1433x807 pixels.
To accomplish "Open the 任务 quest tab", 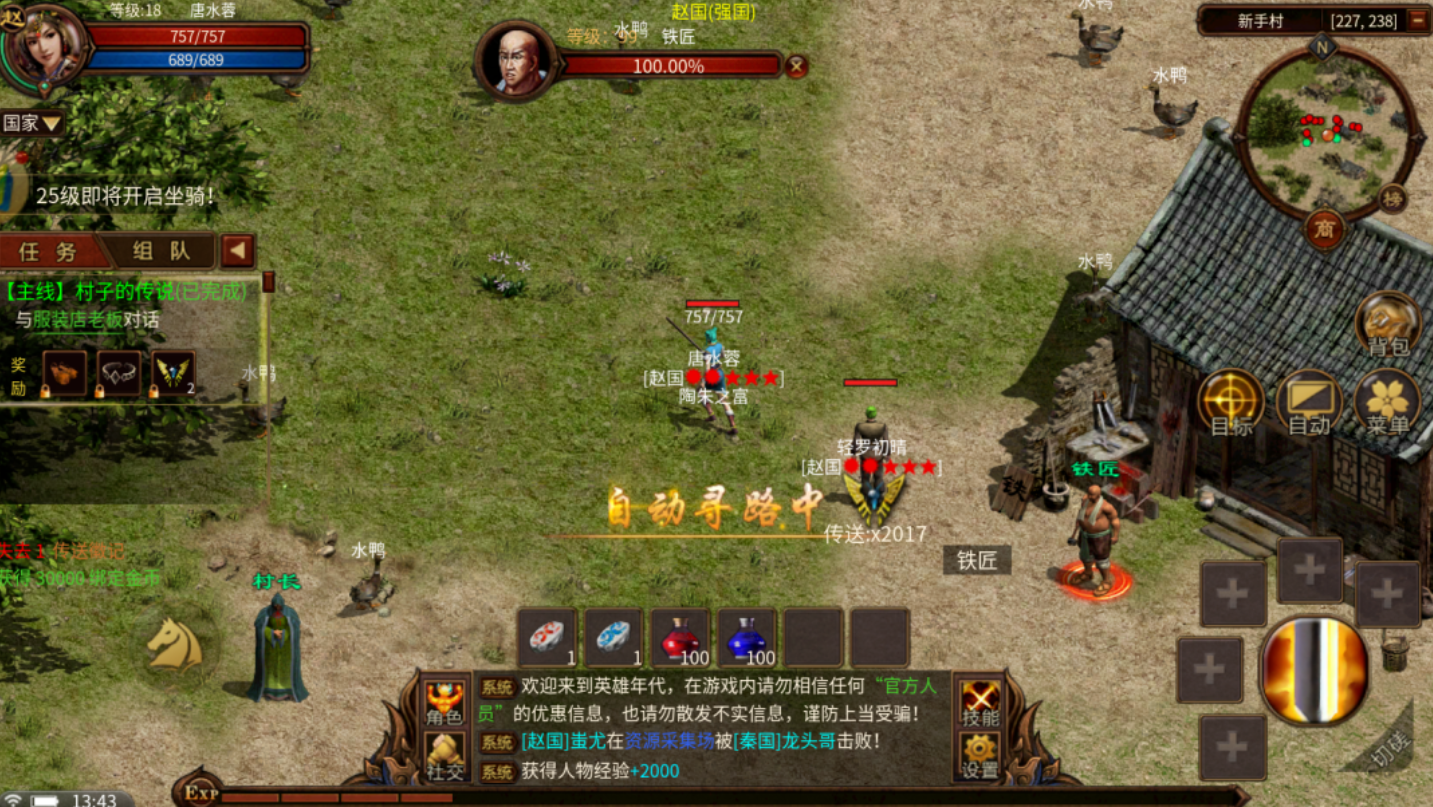I will (52, 250).
